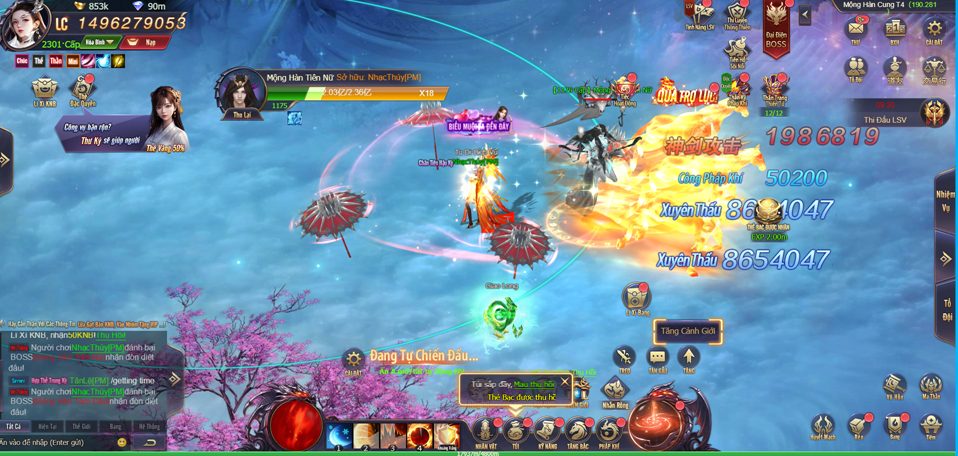The height and width of the screenshot is (456, 958).
Task: Open the Kỹ Năng skills menu
Action: [547, 432]
